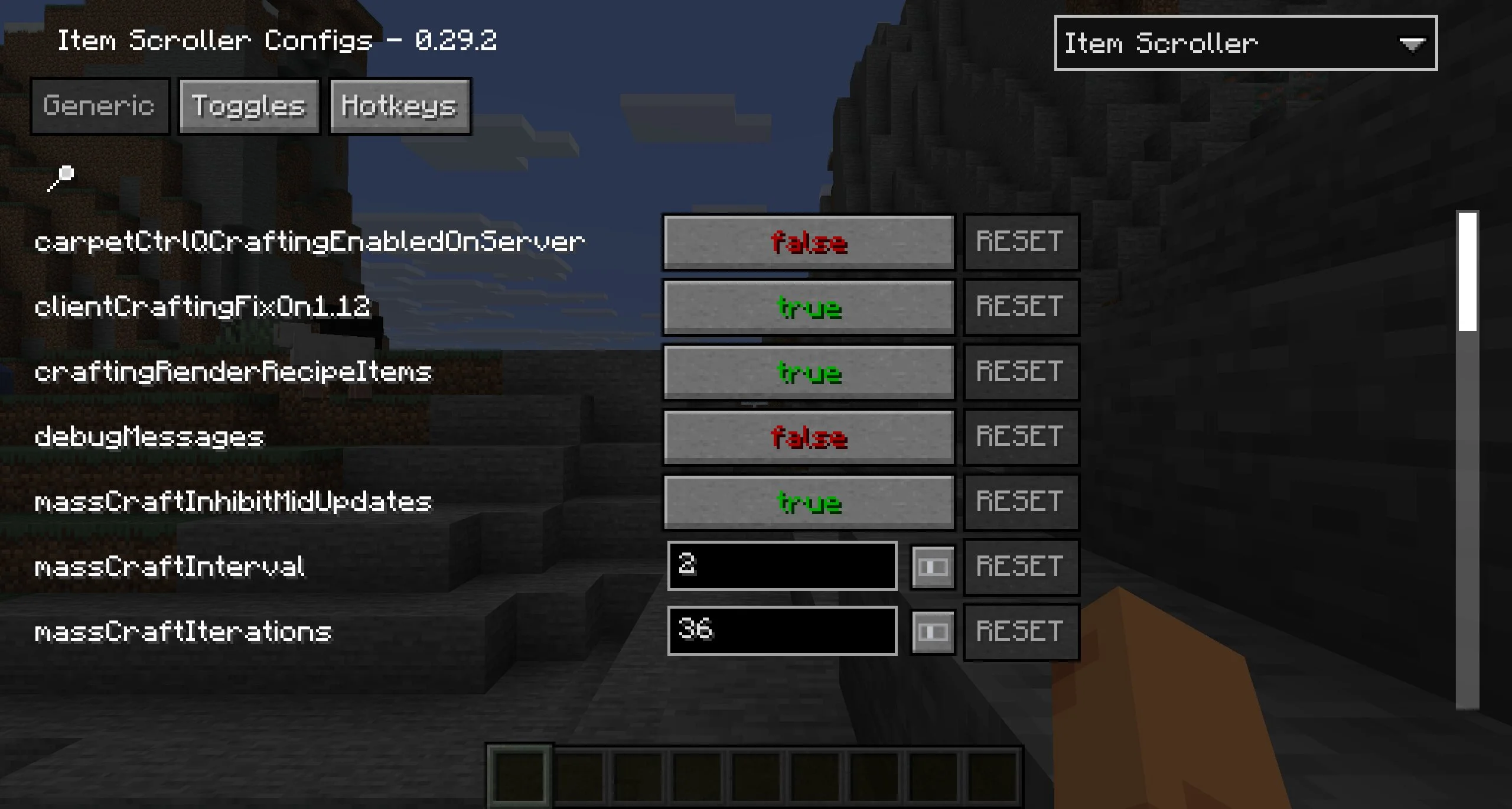Toggle craftingRenderRecipeItems setting

[809, 372]
